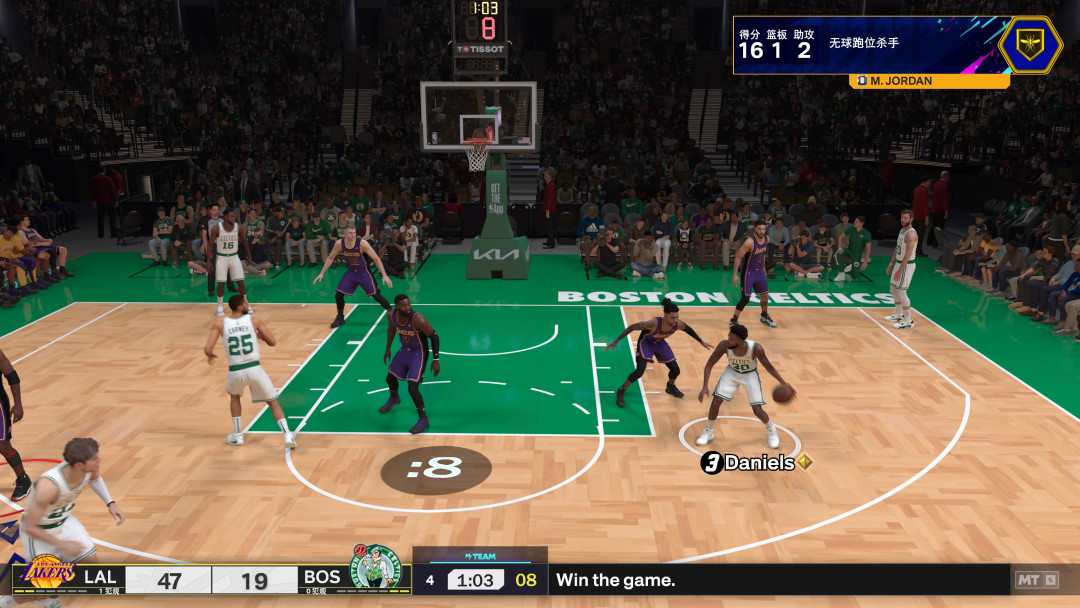
Task: Select the Daniels player indicator label
Action: pos(756,463)
